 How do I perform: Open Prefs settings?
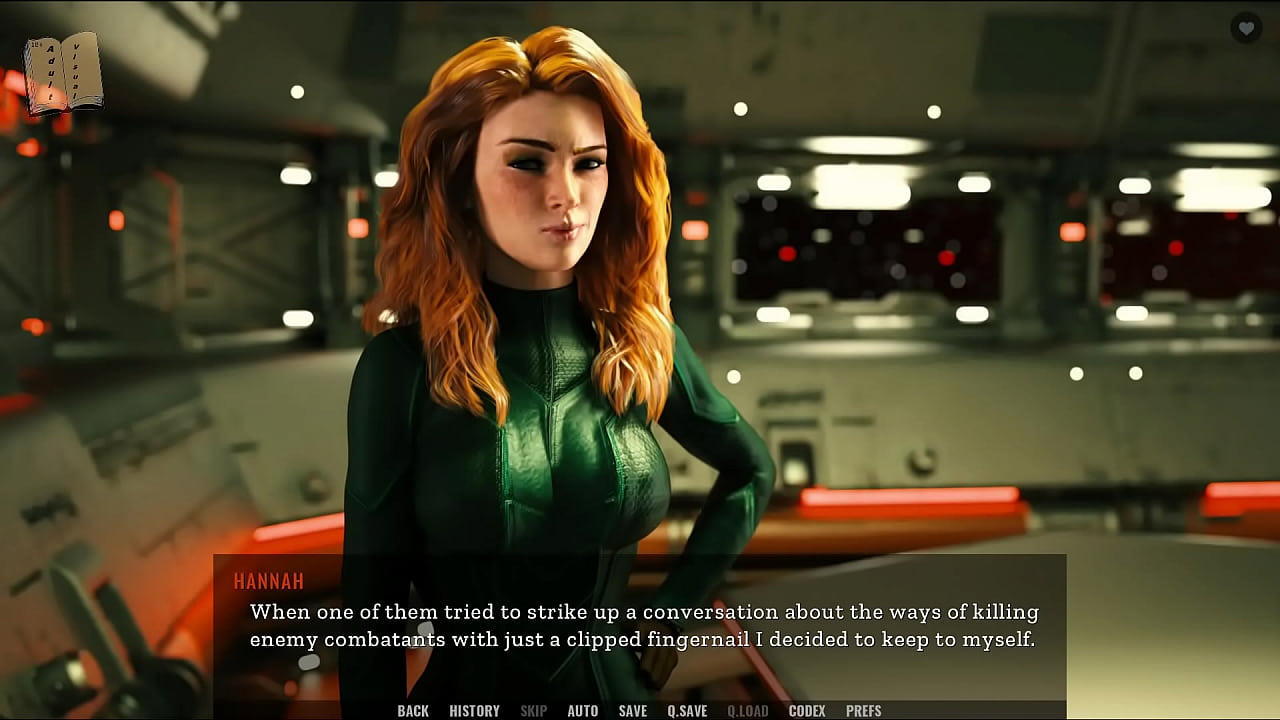click(x=863, y=711)
